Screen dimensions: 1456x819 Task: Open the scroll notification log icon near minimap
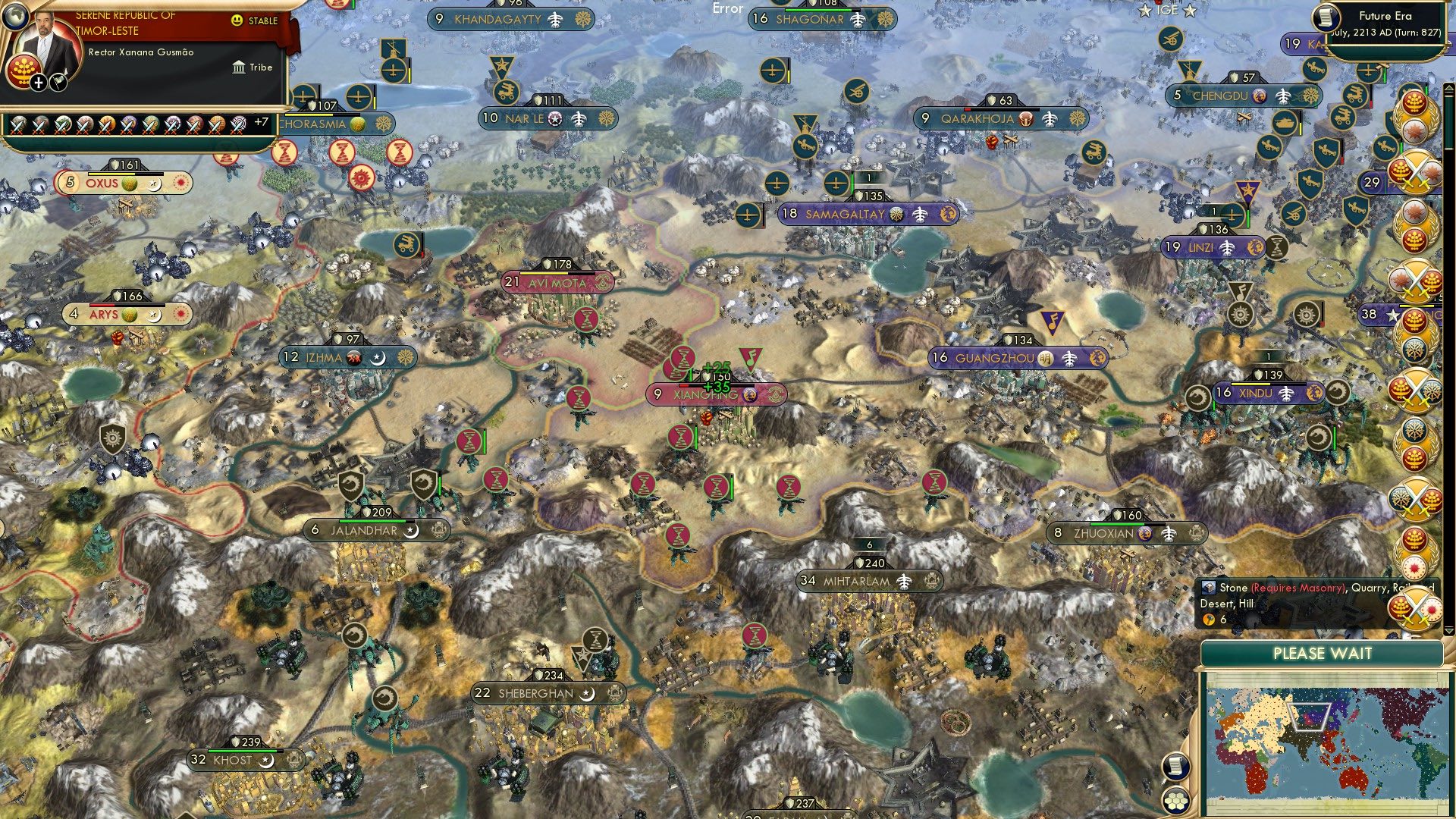(x=1175, y=766)
